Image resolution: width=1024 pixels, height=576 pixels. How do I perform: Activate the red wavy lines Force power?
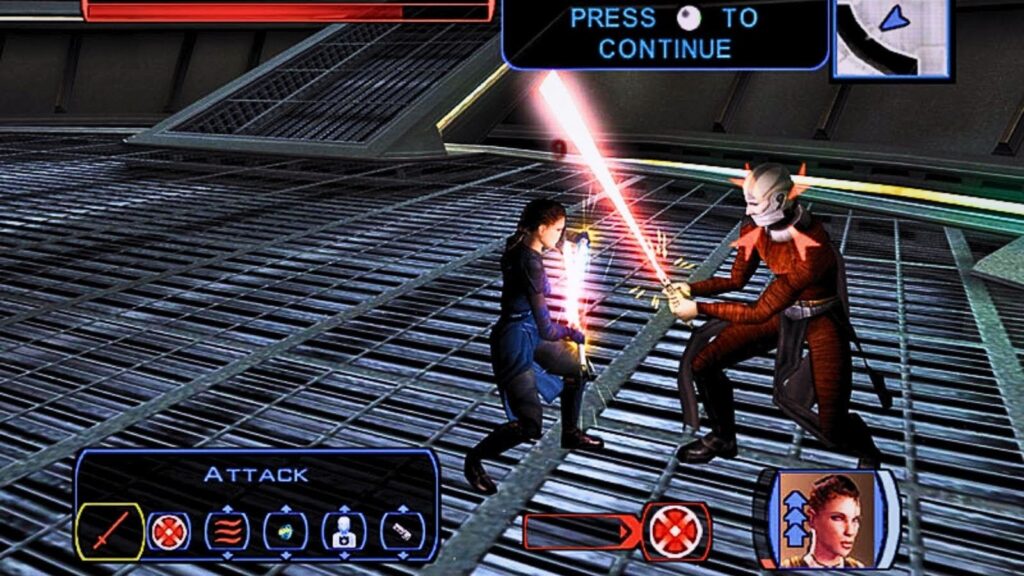227,531
